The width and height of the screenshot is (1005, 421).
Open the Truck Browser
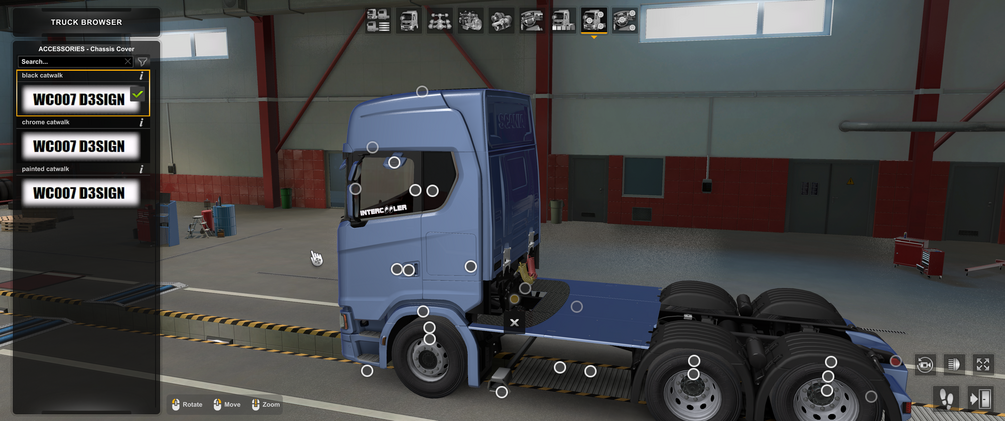86,22
